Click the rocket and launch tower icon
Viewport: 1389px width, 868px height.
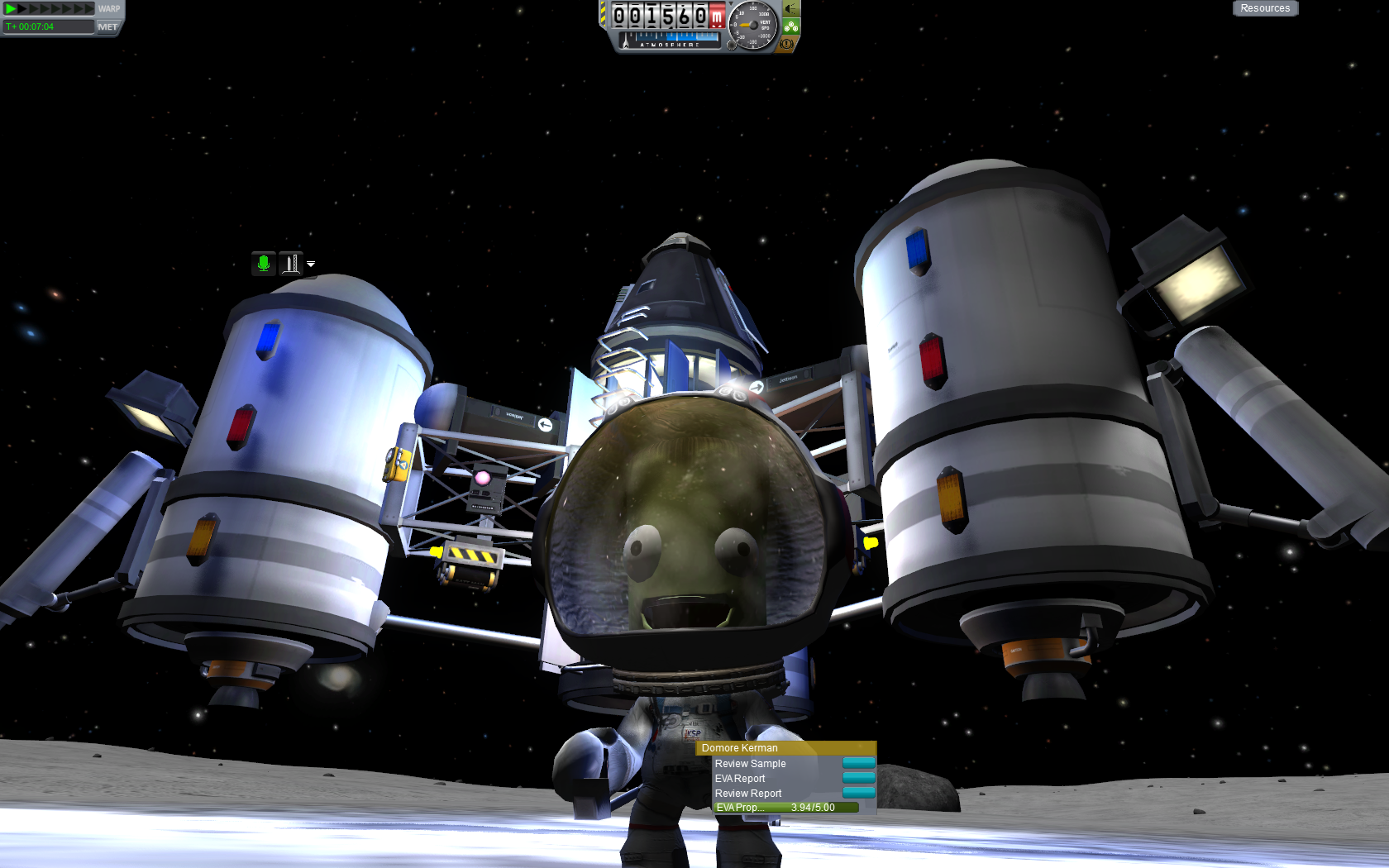291,264
